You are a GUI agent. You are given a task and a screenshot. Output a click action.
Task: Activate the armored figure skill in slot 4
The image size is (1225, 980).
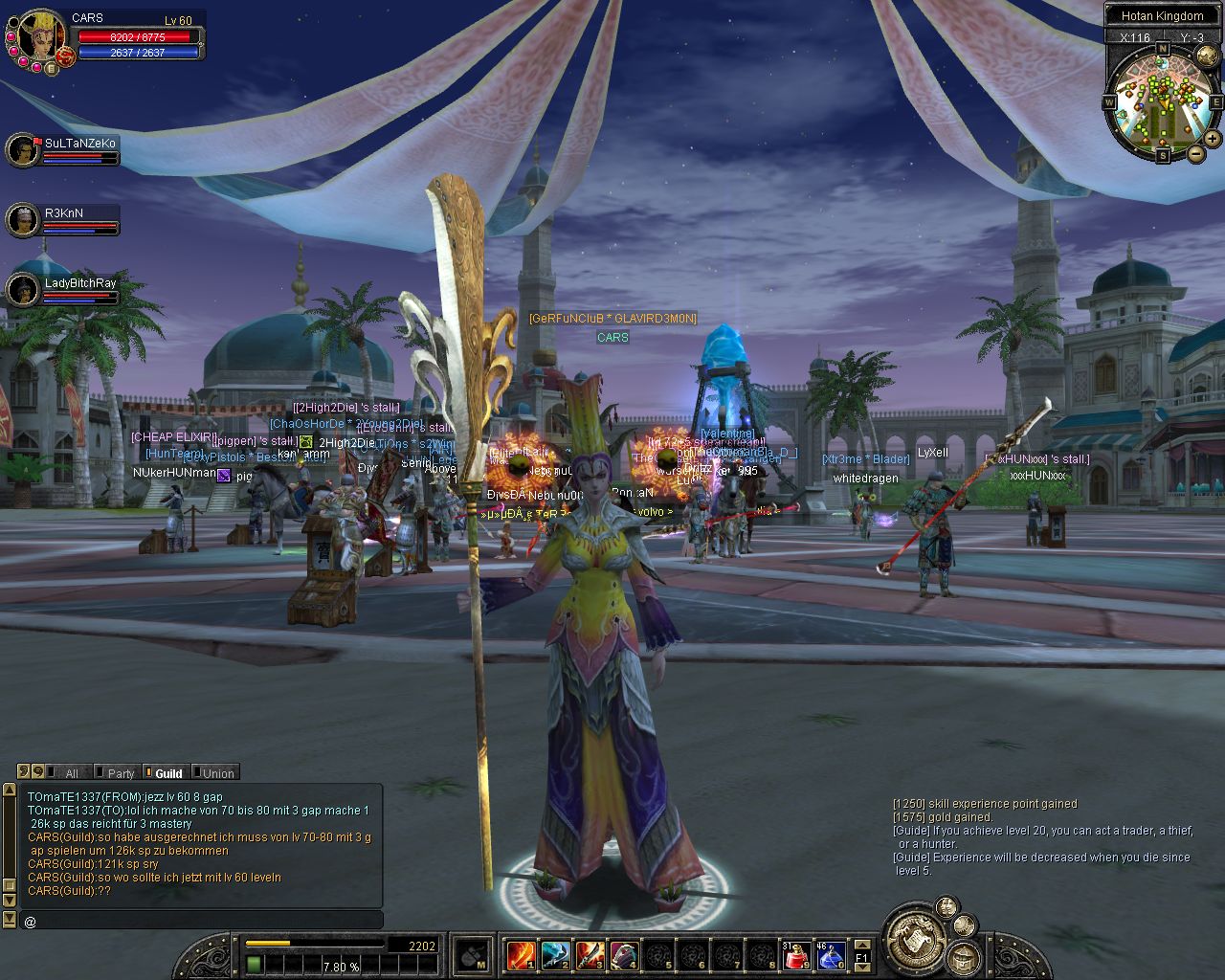pos(624,954)
